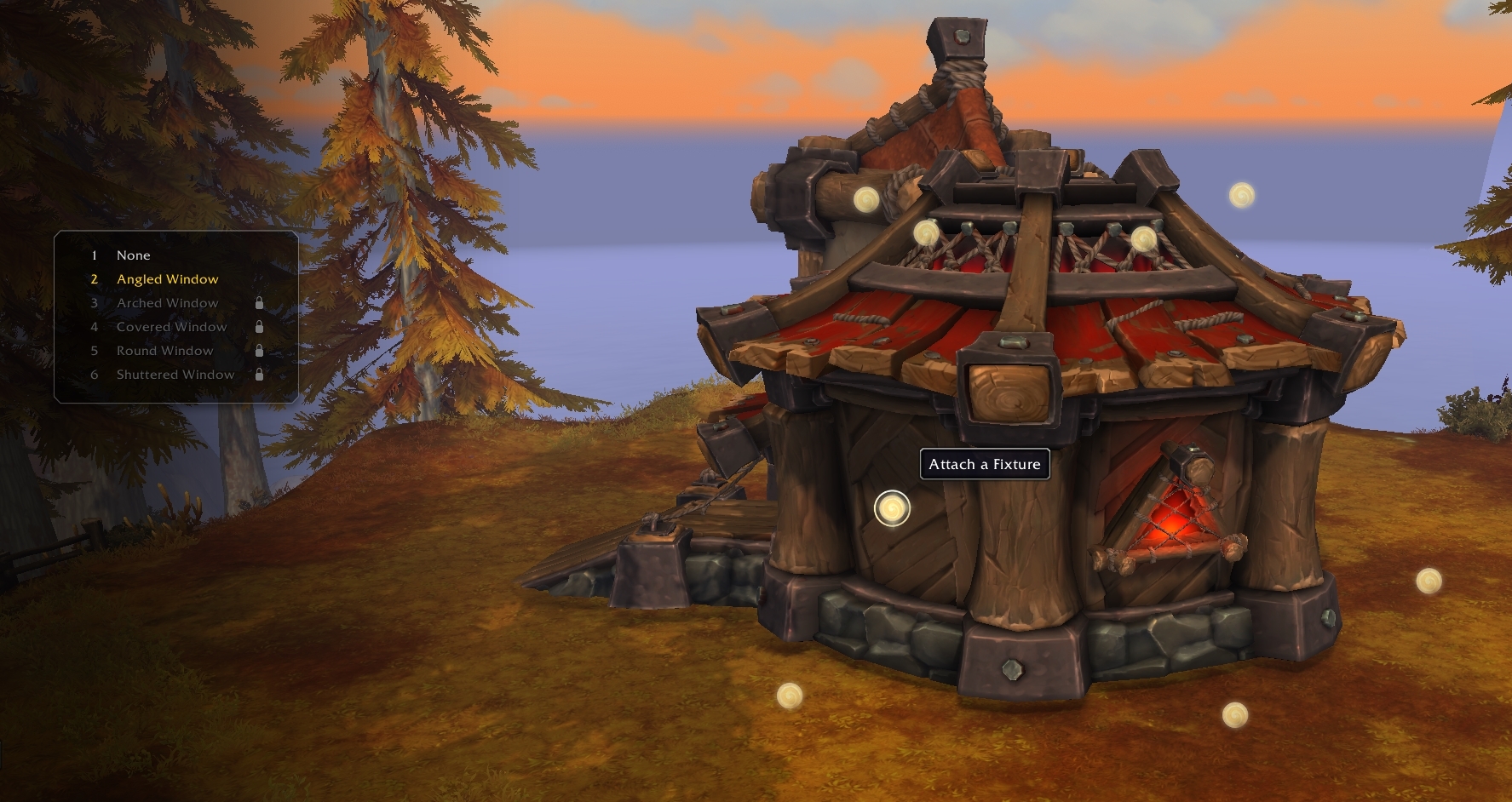Select the None fixture option
1512x802 pixels.
[x=134, y=255]
